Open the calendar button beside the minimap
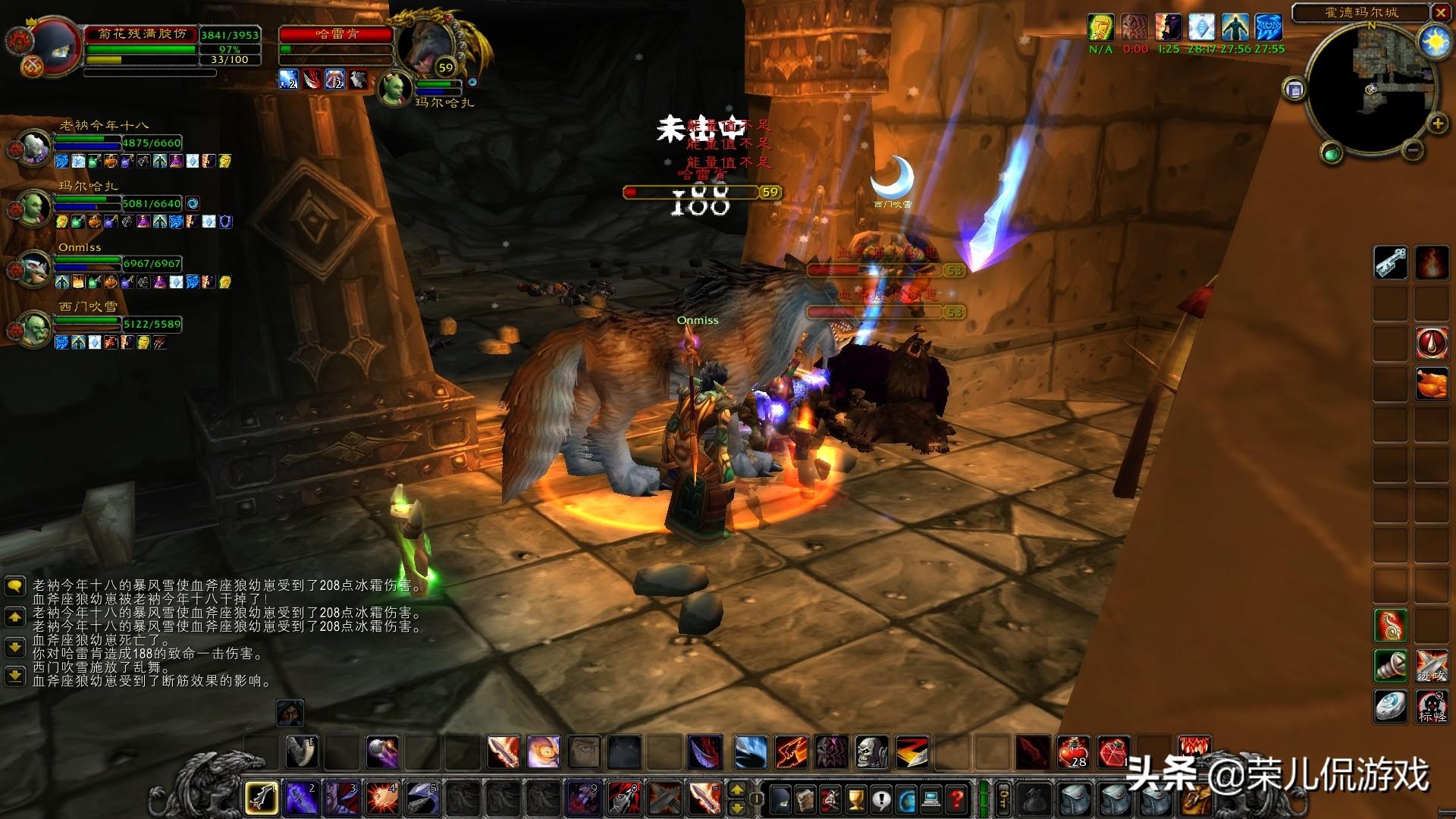 point(1294,89)
